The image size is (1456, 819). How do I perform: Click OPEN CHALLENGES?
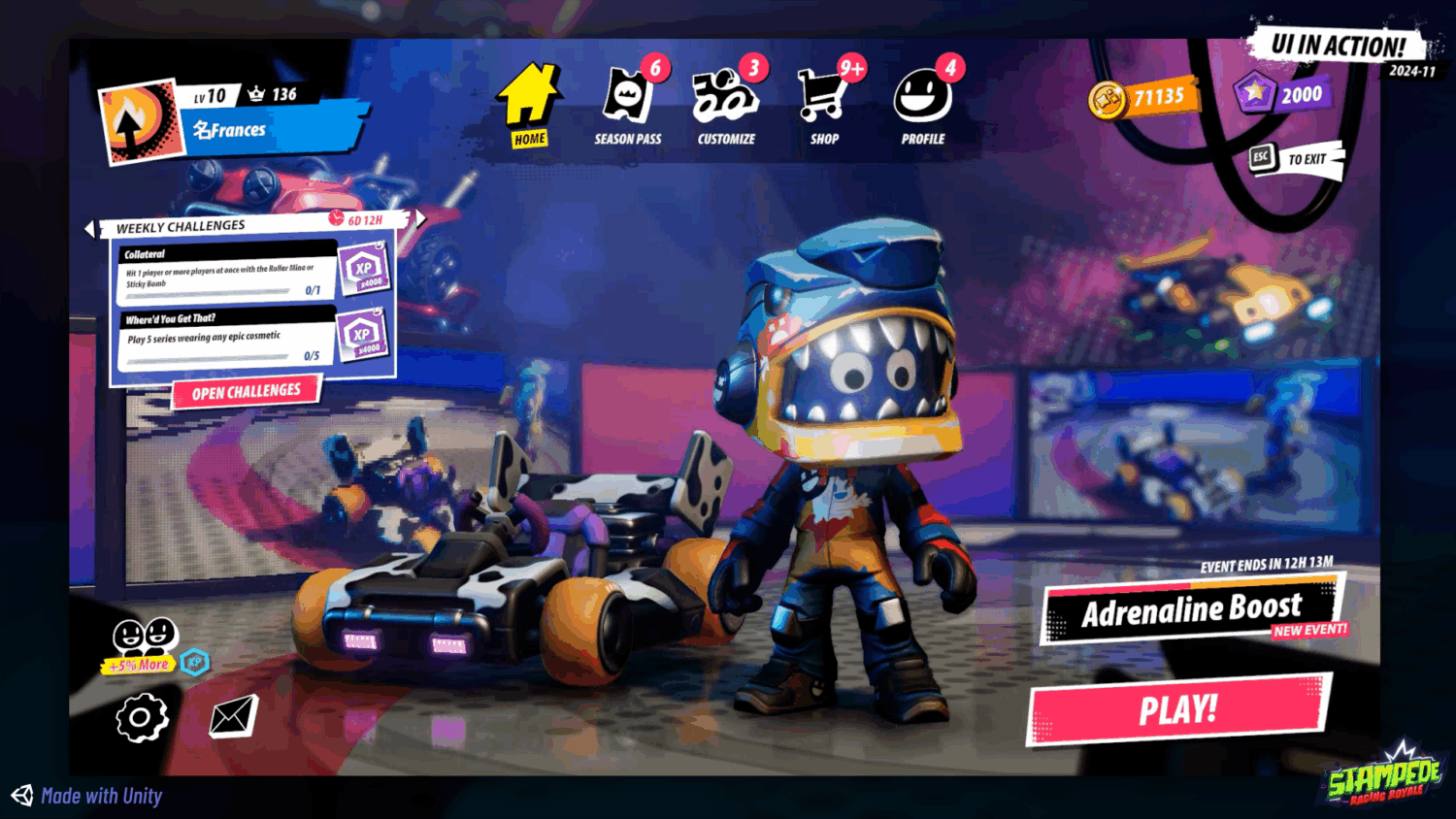(246, 390)
